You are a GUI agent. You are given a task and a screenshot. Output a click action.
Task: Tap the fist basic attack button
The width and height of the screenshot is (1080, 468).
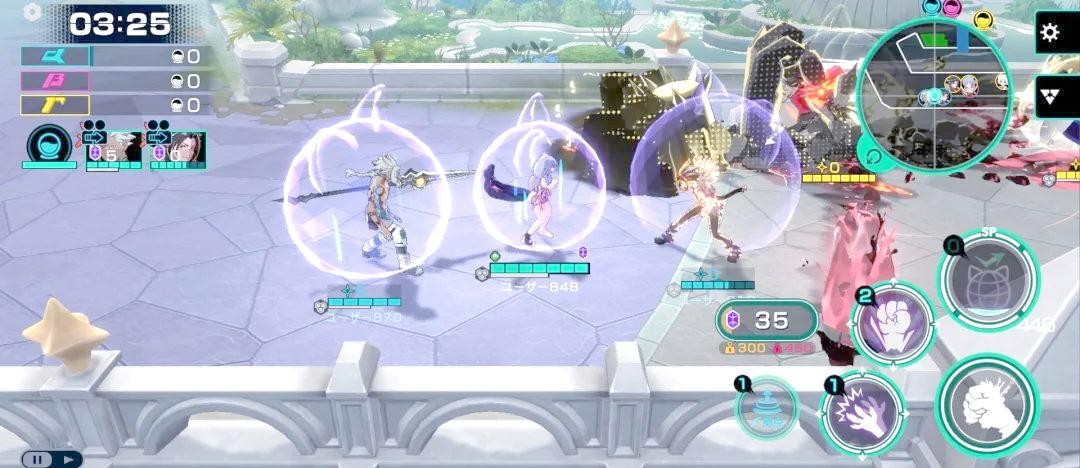(x=987, y=403)
